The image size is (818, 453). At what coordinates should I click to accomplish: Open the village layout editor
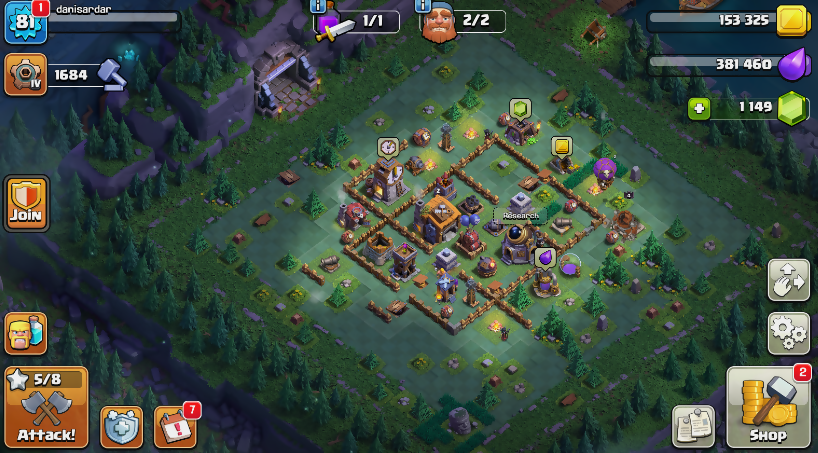788,280
